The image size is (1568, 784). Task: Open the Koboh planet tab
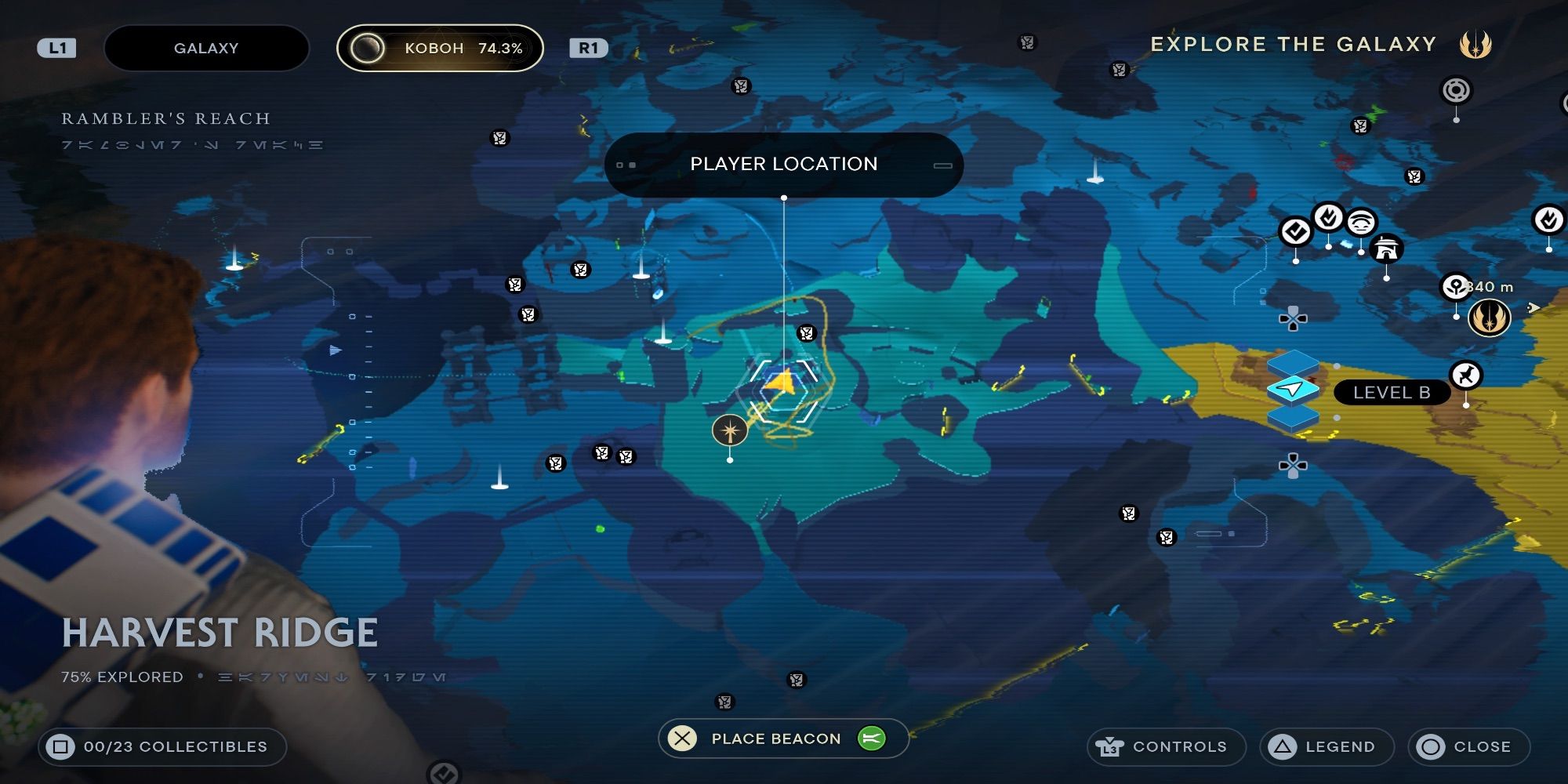pyautogui.click(x=439, y=47)
